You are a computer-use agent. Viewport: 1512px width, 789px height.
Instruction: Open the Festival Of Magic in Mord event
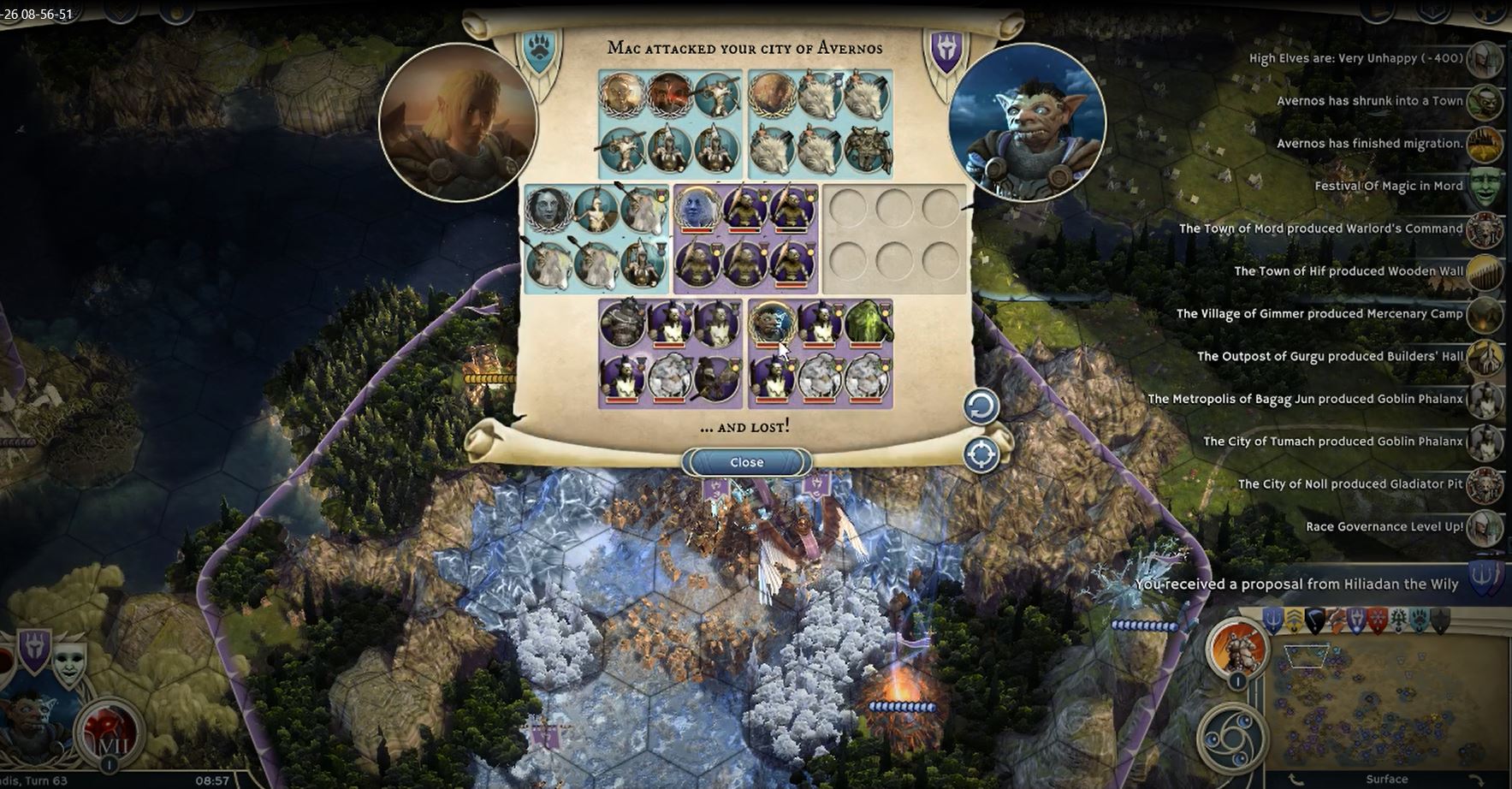tap(1388, 186)
